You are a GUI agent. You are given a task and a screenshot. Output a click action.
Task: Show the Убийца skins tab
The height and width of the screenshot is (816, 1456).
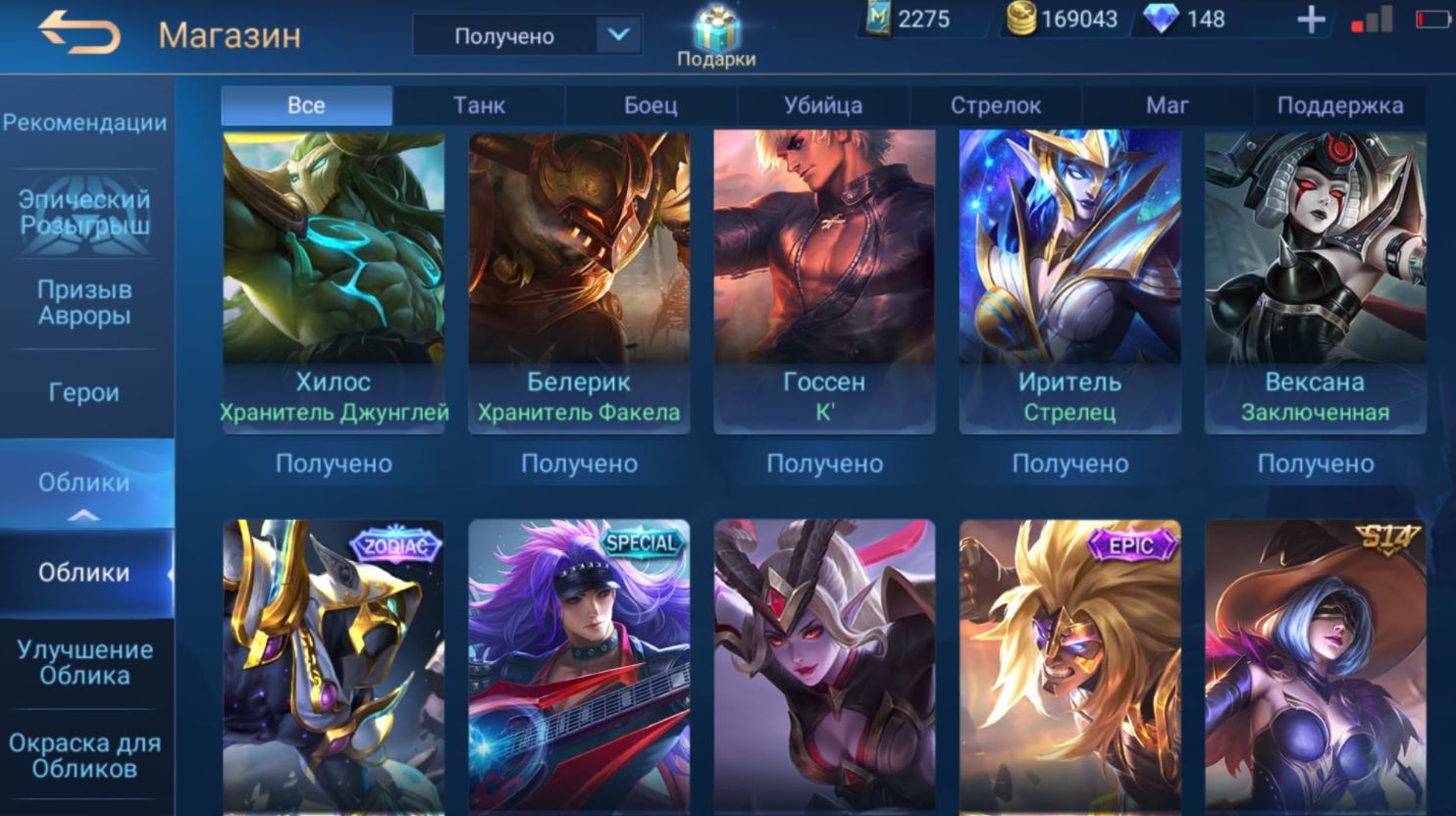click(823, 105)
